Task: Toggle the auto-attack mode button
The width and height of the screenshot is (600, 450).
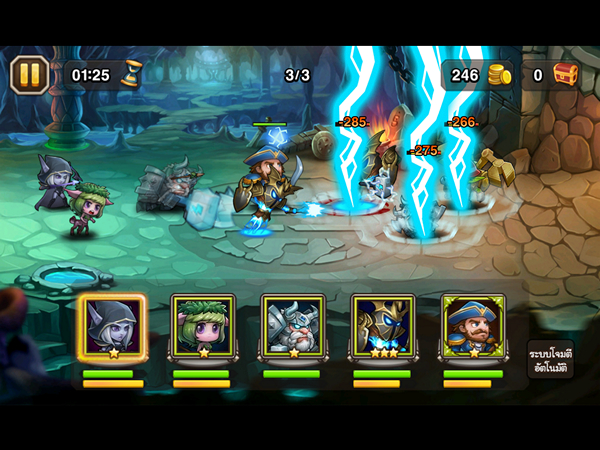Action: click(550, 358)
